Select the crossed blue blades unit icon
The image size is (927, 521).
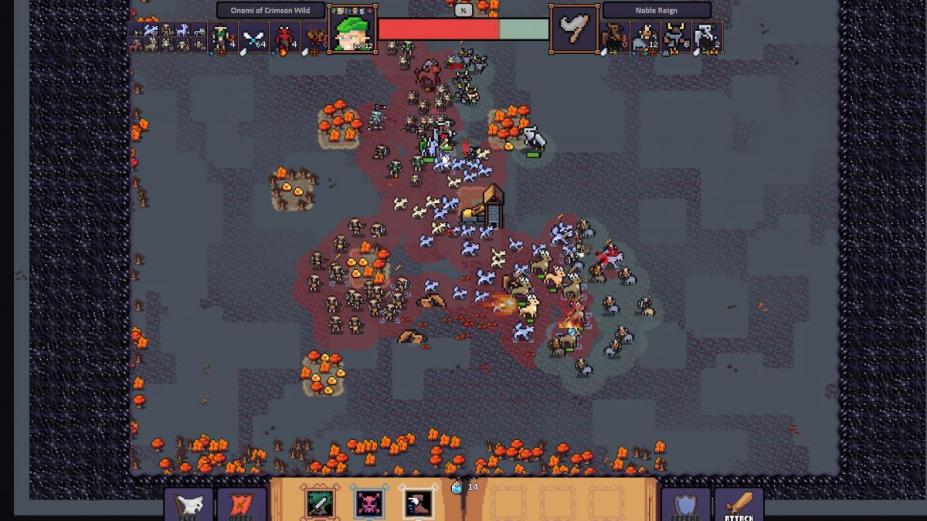(x=254, y=39)
